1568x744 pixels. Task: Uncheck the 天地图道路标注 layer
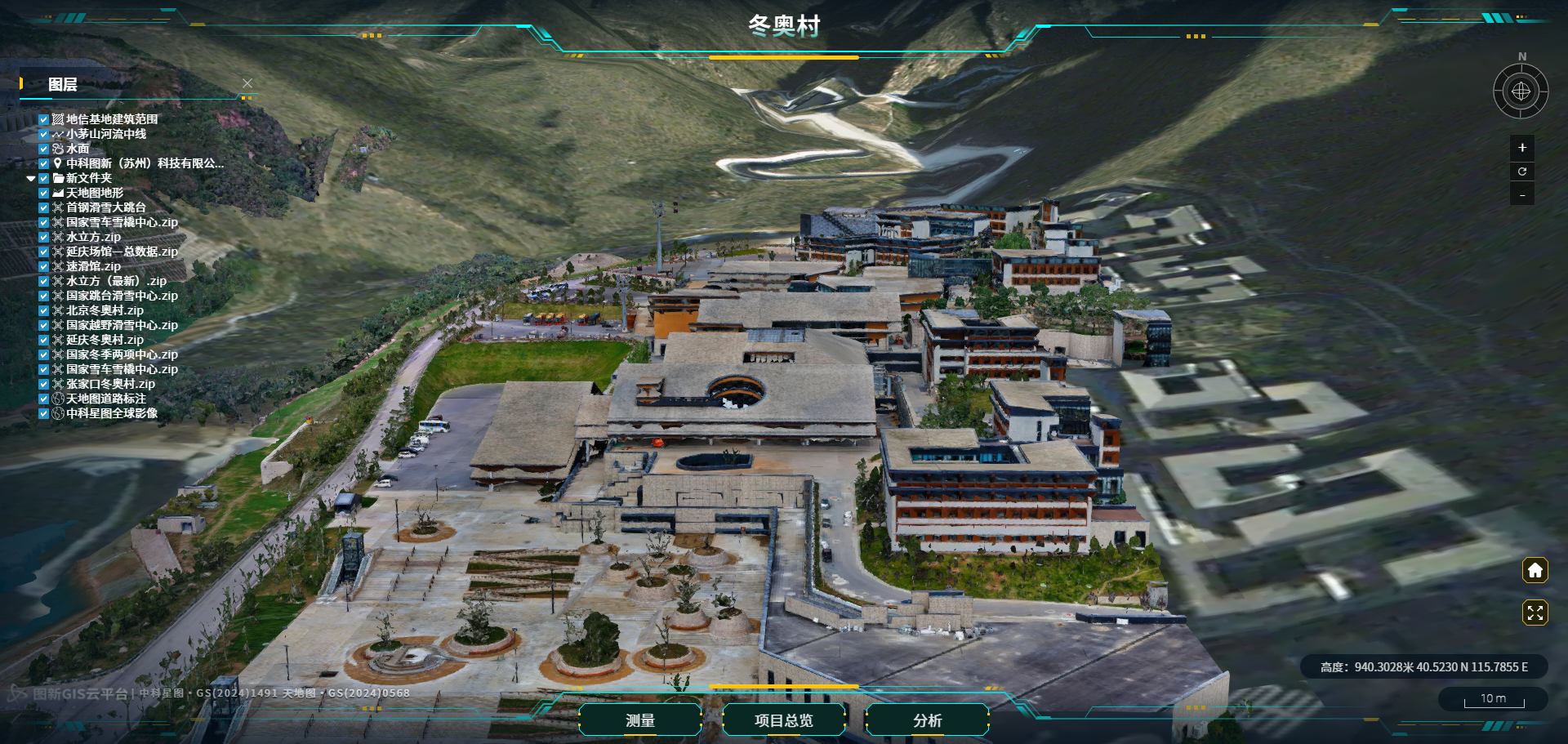pos(44,399)
